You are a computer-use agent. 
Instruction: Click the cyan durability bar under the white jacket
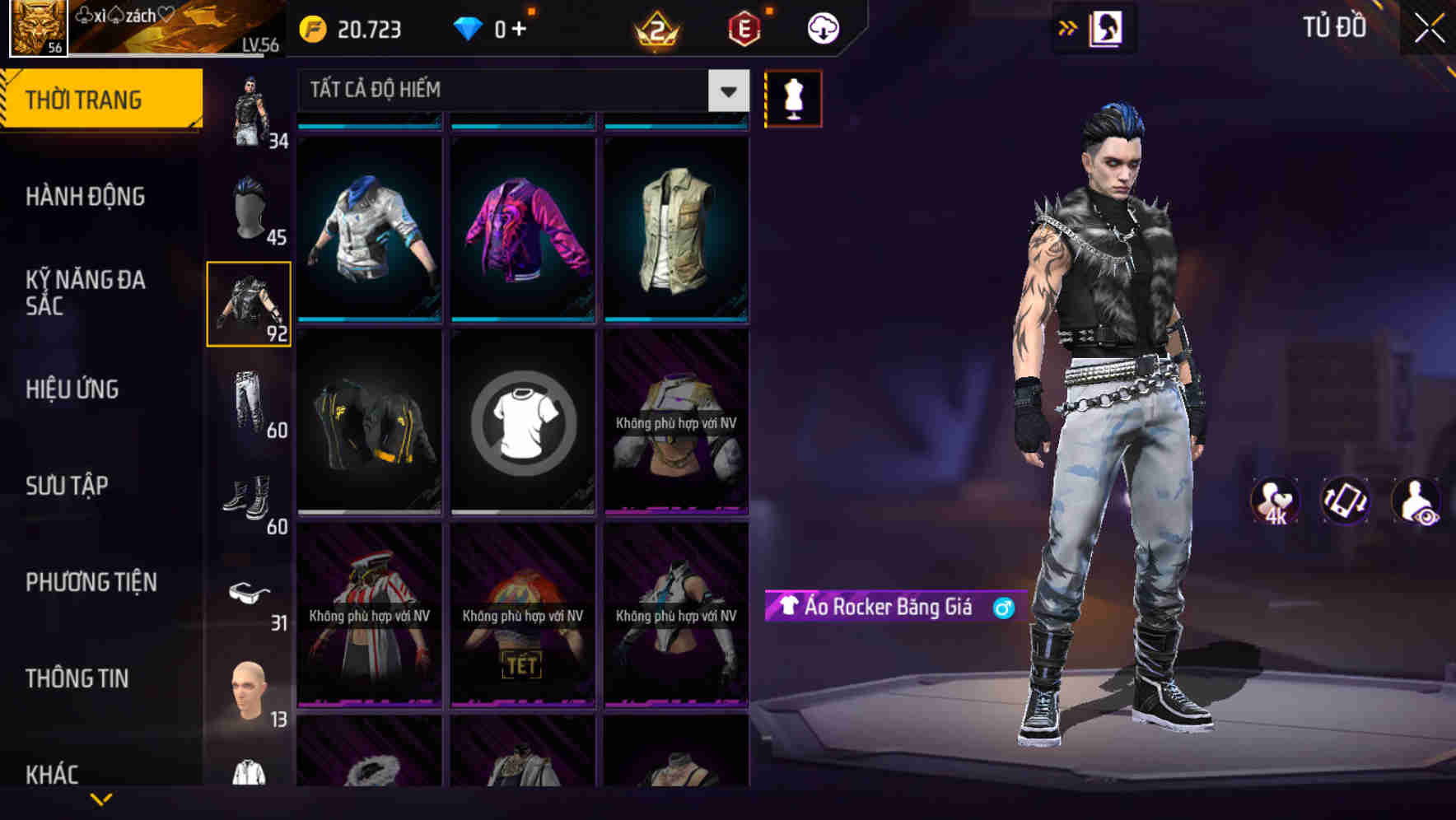pos(369,320)
